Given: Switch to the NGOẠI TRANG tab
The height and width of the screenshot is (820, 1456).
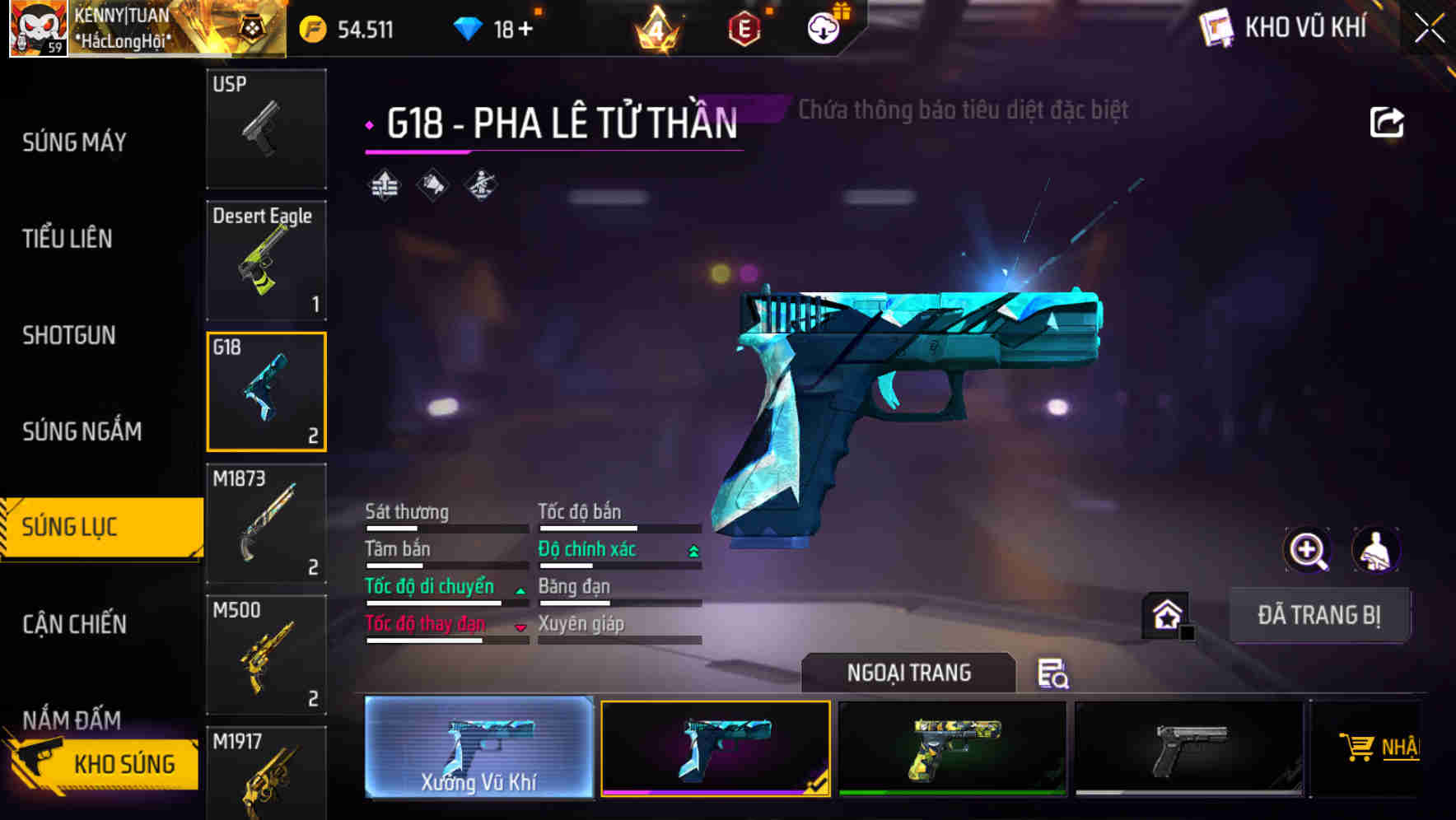Looking at the screenshot, I should pos(909,673).
